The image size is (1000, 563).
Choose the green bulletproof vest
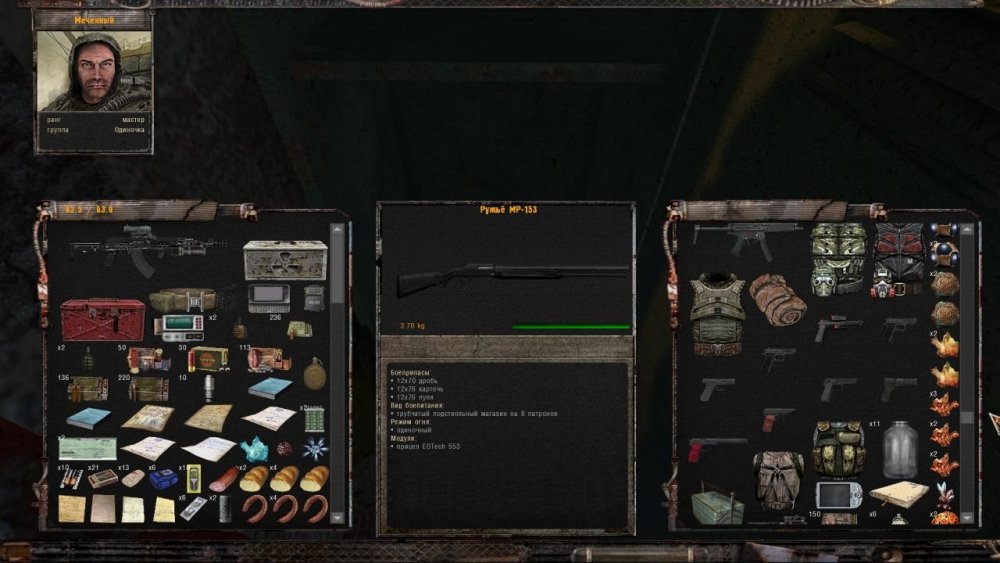[717, 308]
